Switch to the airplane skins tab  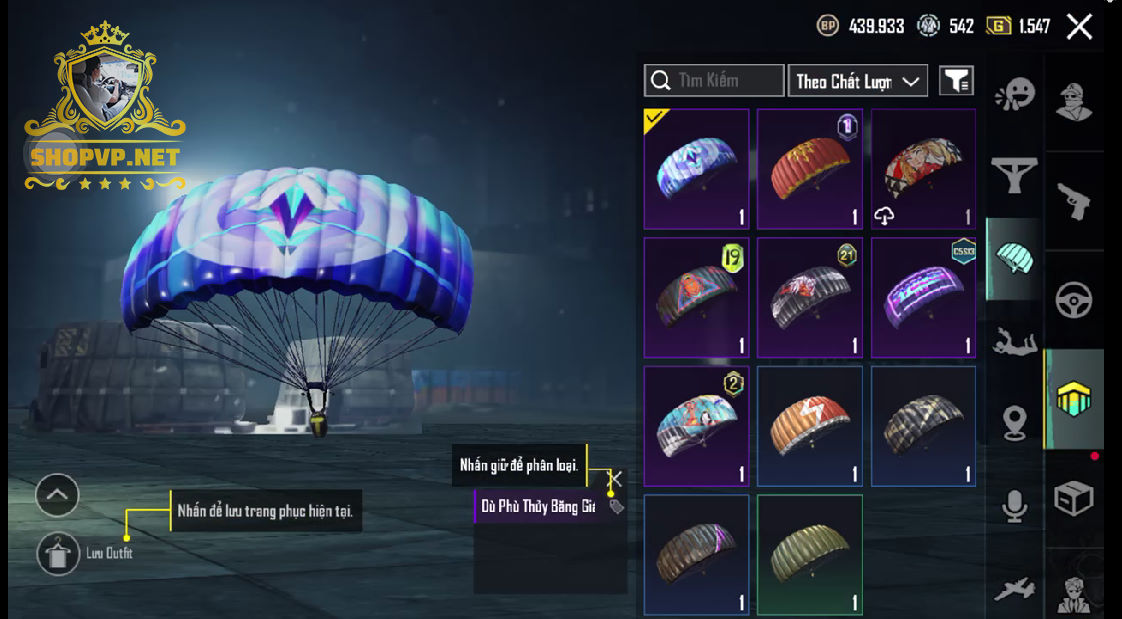tap(1014, 590)
